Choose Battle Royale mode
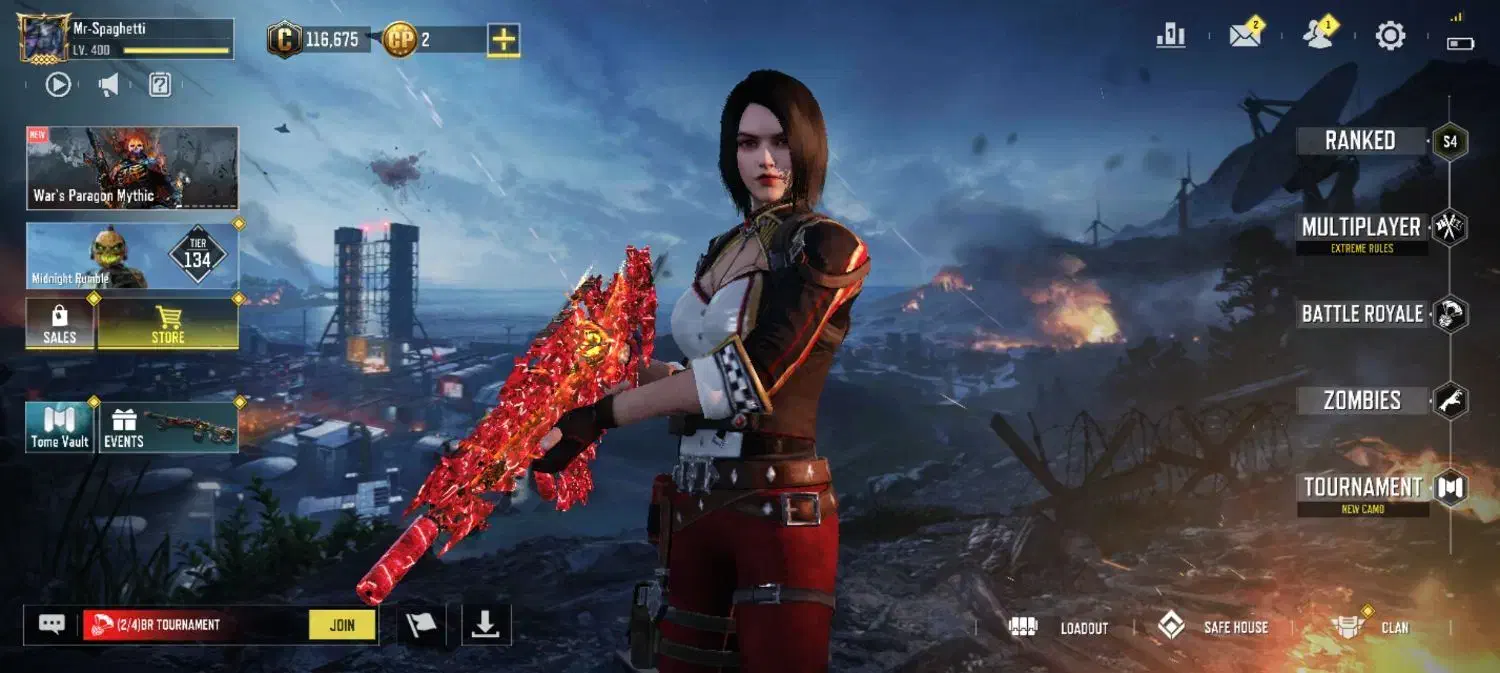 pos(1362,314)
